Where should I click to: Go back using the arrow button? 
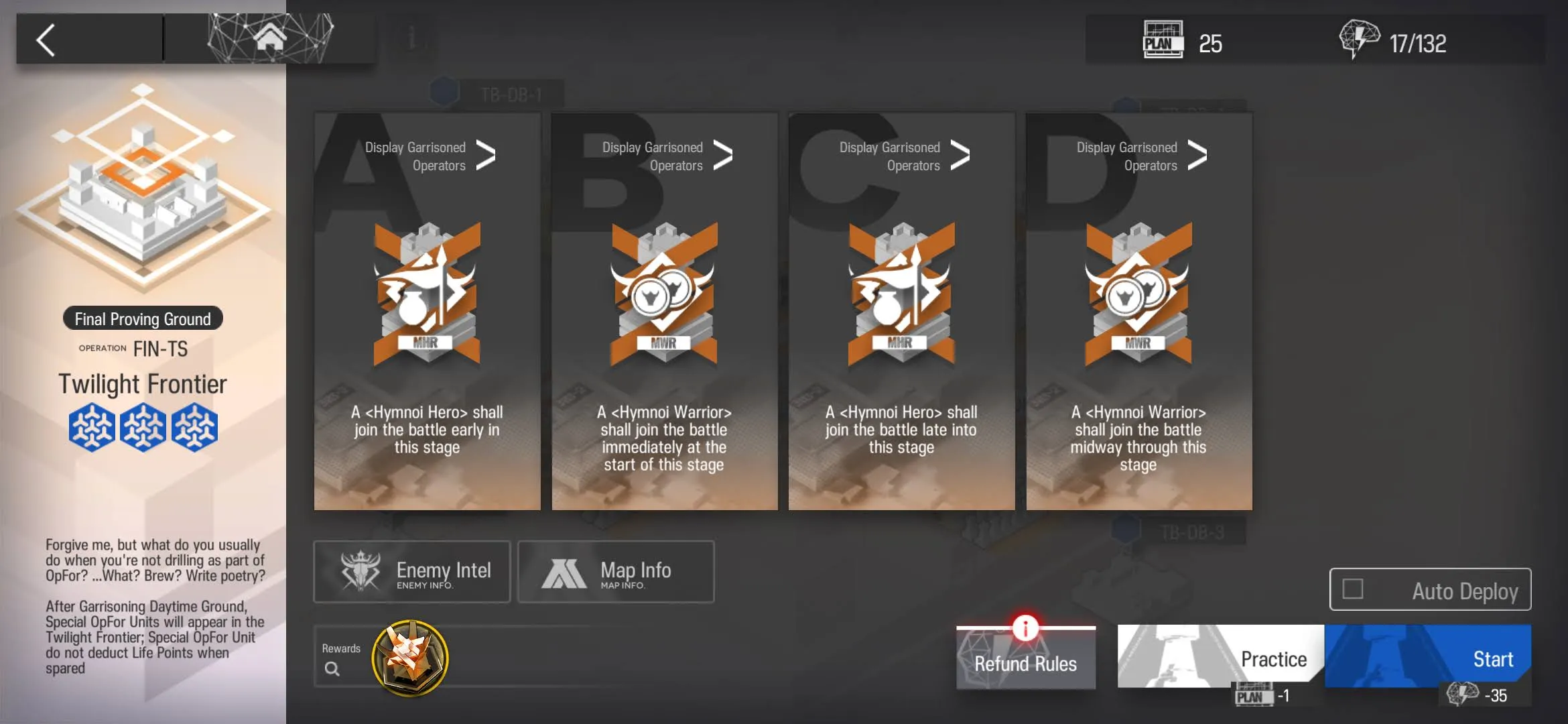tap(46, 40)
